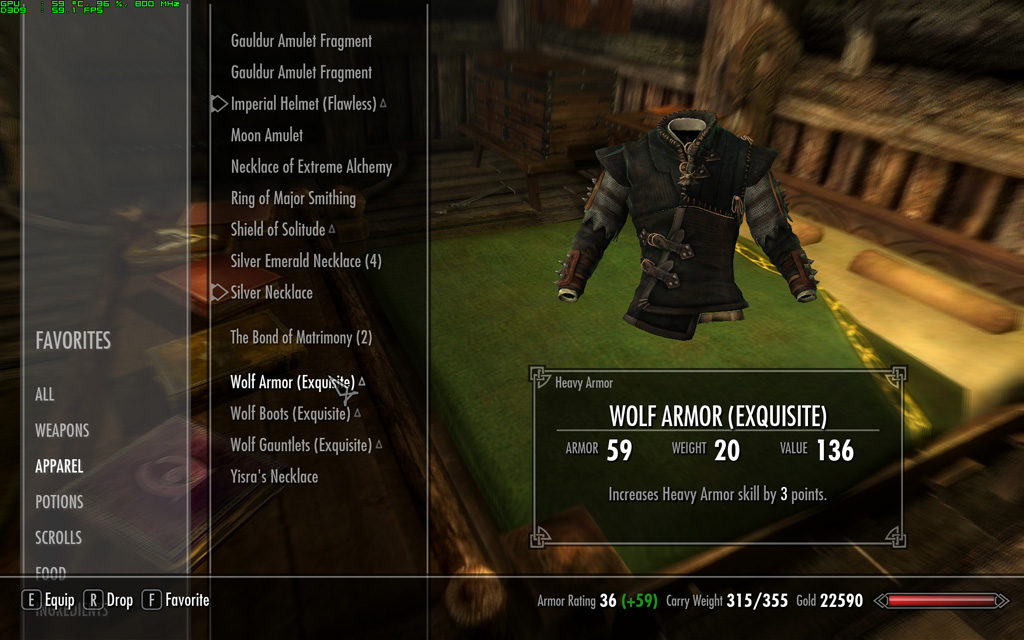Select Wolf Armor (Exquisite) in the list
The height and width of the screenshot is (640, 1024).
click(292, 382)
